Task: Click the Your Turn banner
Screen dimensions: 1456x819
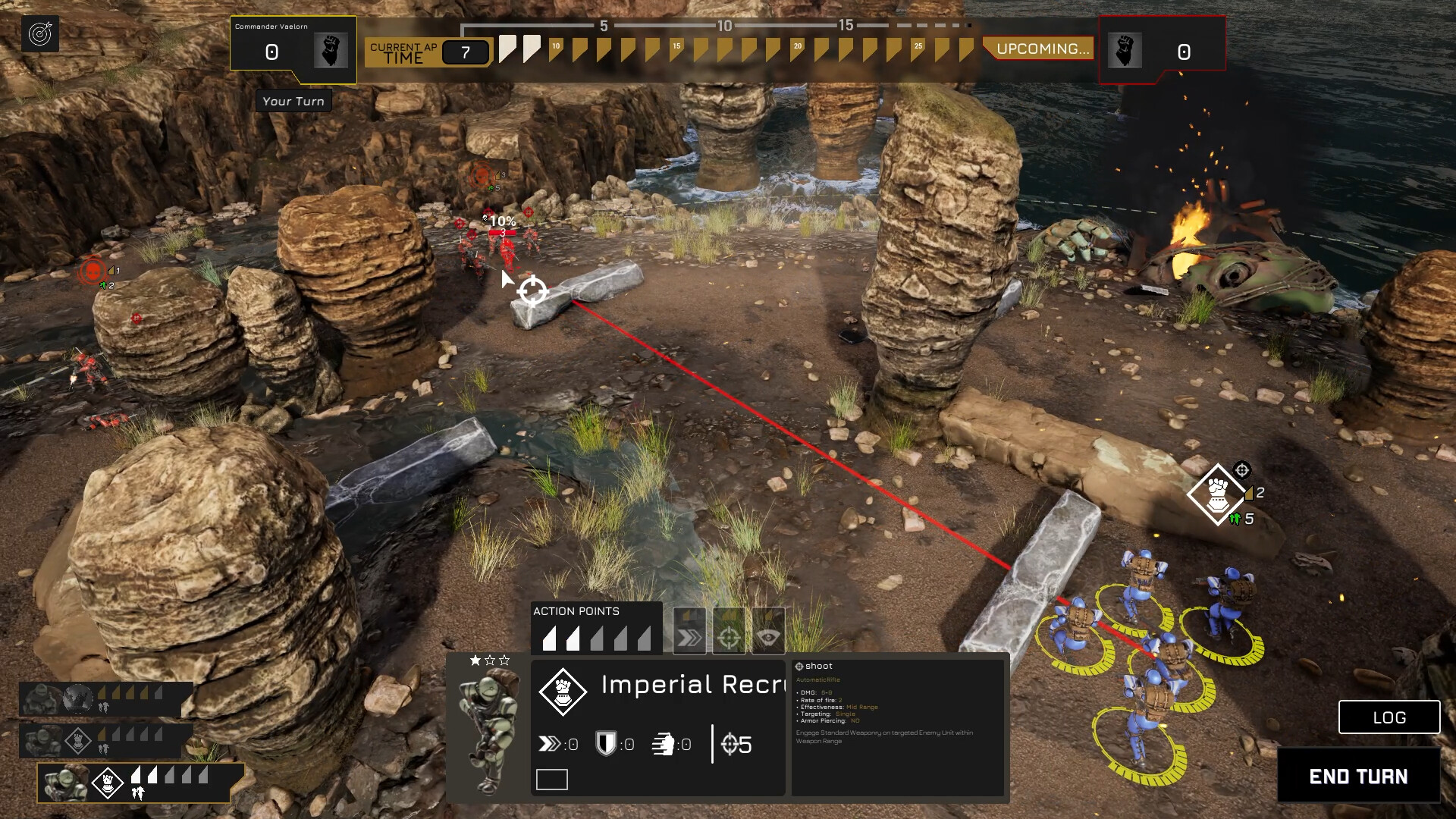Action: click(294, 100)
